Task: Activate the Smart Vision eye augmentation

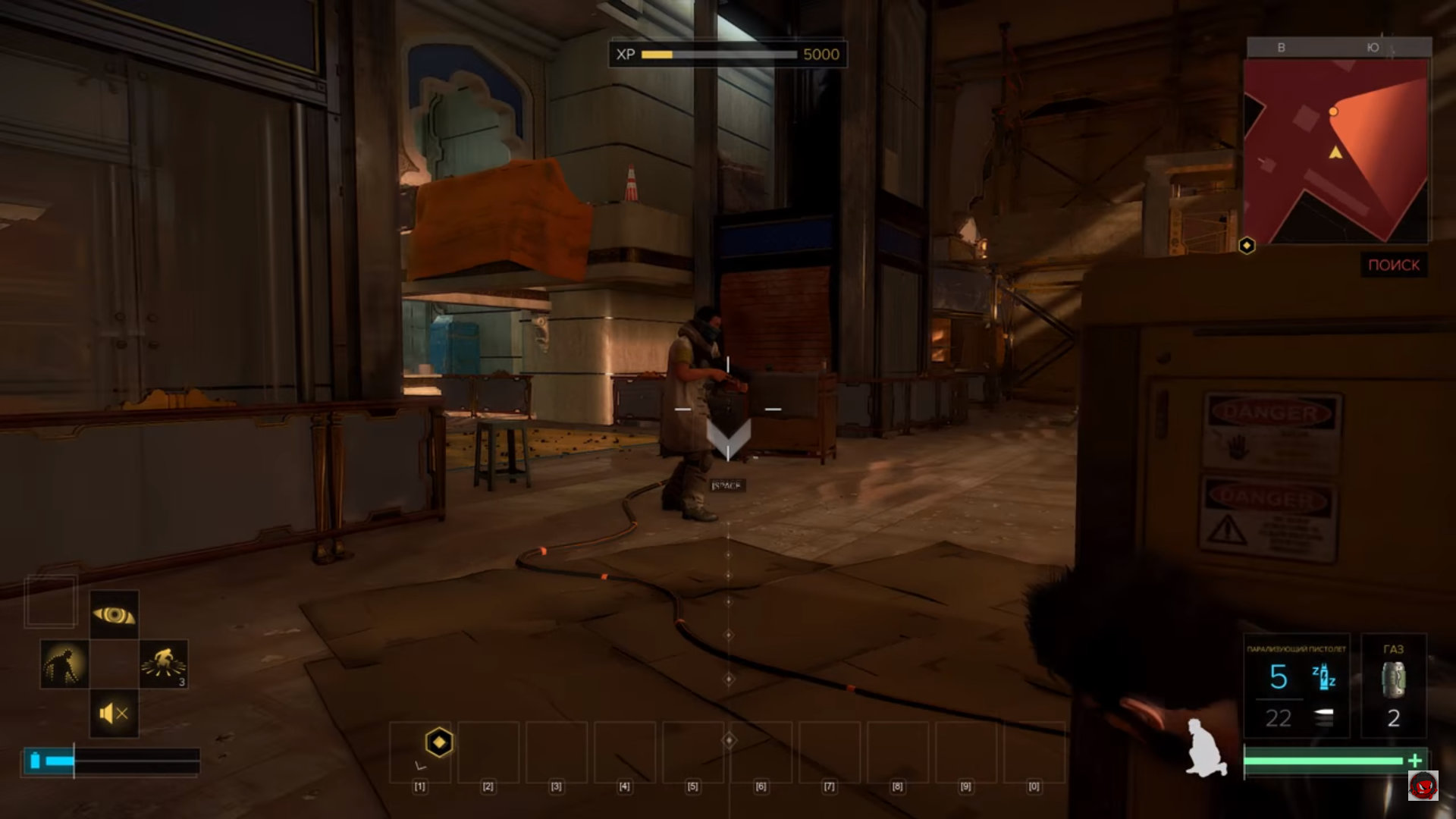Action: coord(114,614)
